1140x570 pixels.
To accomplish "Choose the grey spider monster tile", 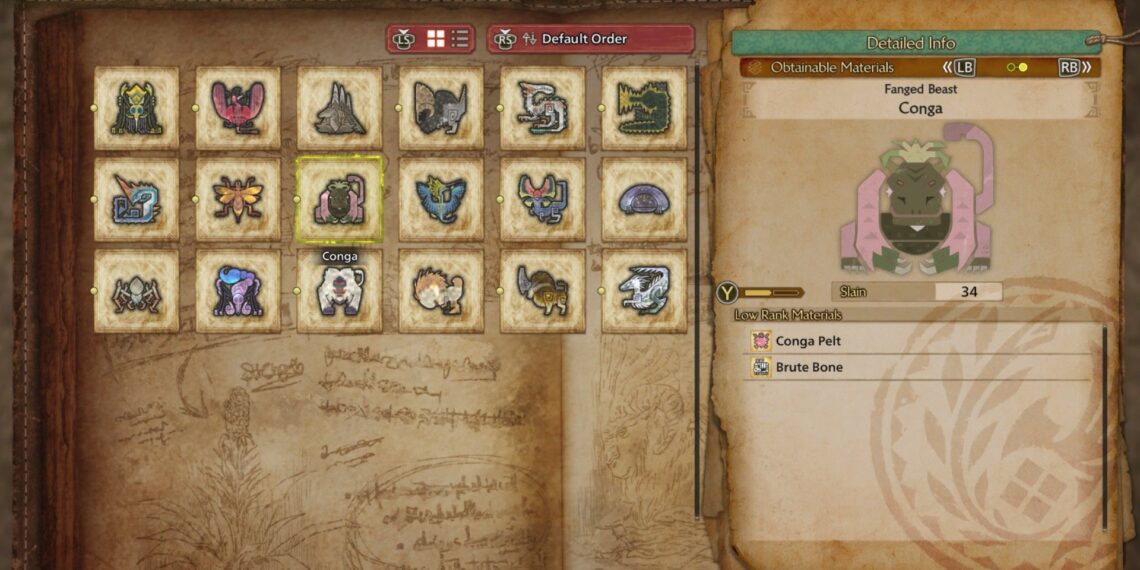I will coord(136,291).
